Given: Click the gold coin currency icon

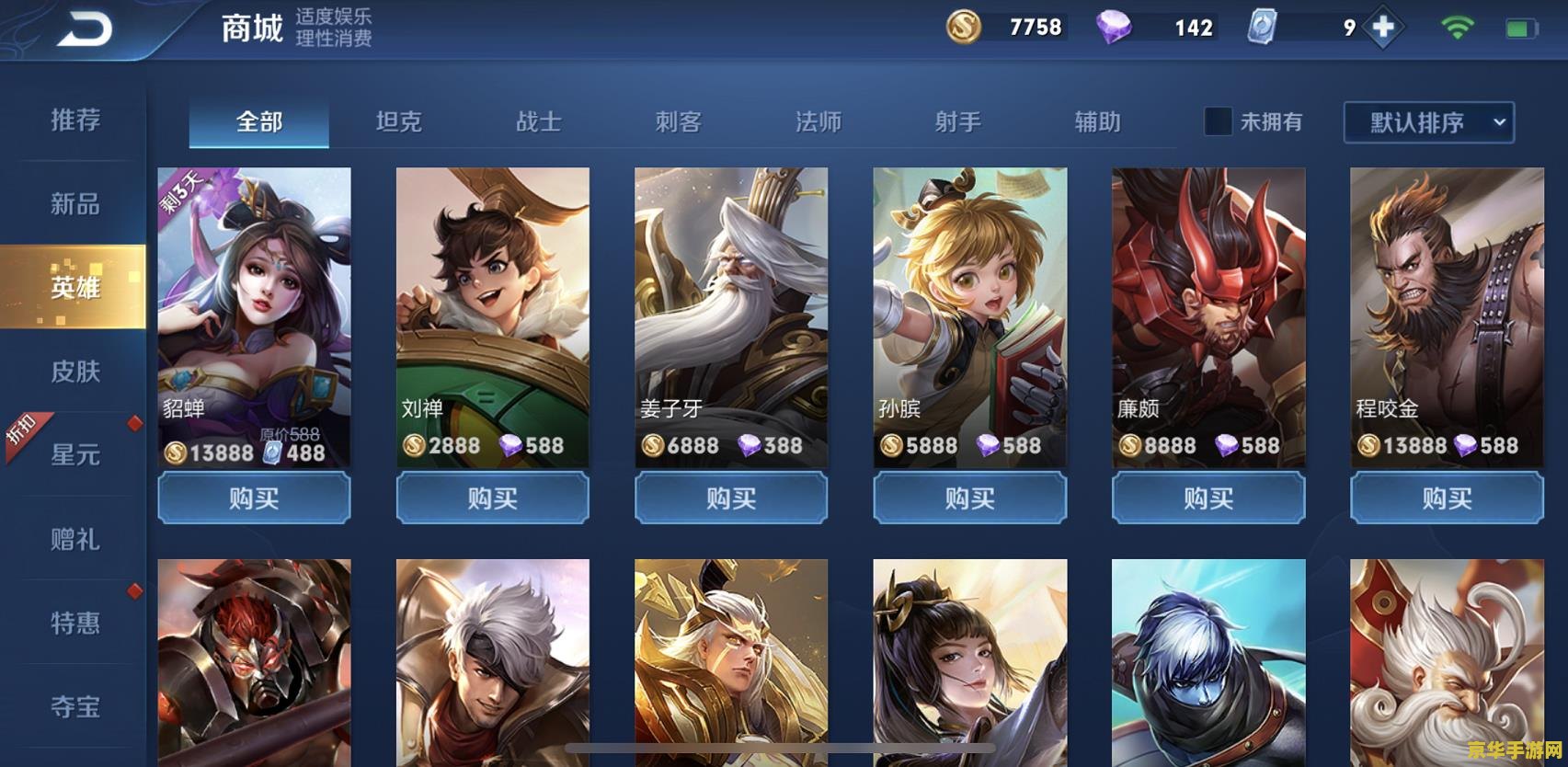Looking at the screenshot, I should tap(964, 27).
